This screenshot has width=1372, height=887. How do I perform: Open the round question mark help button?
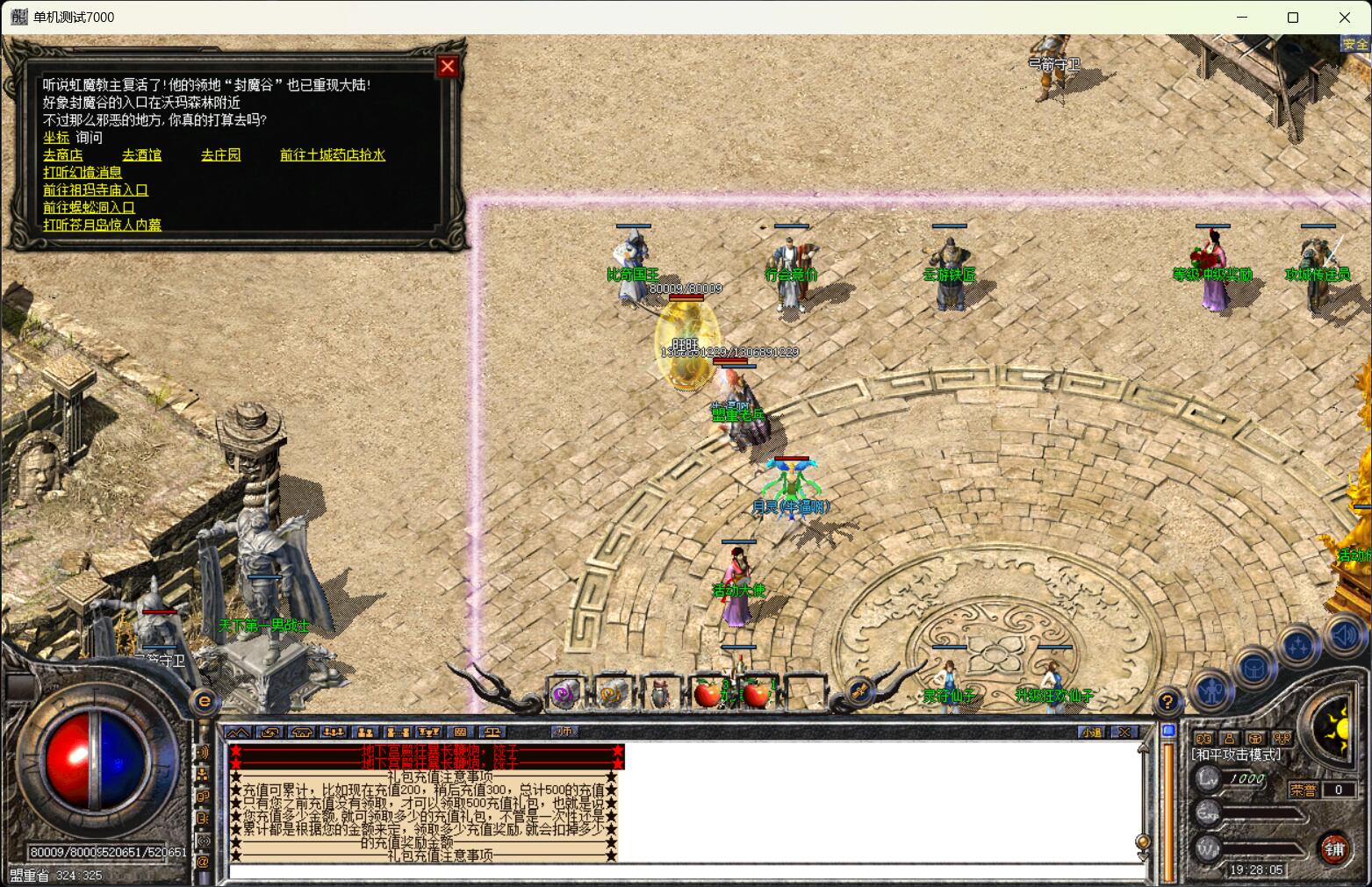(1167, 702)
